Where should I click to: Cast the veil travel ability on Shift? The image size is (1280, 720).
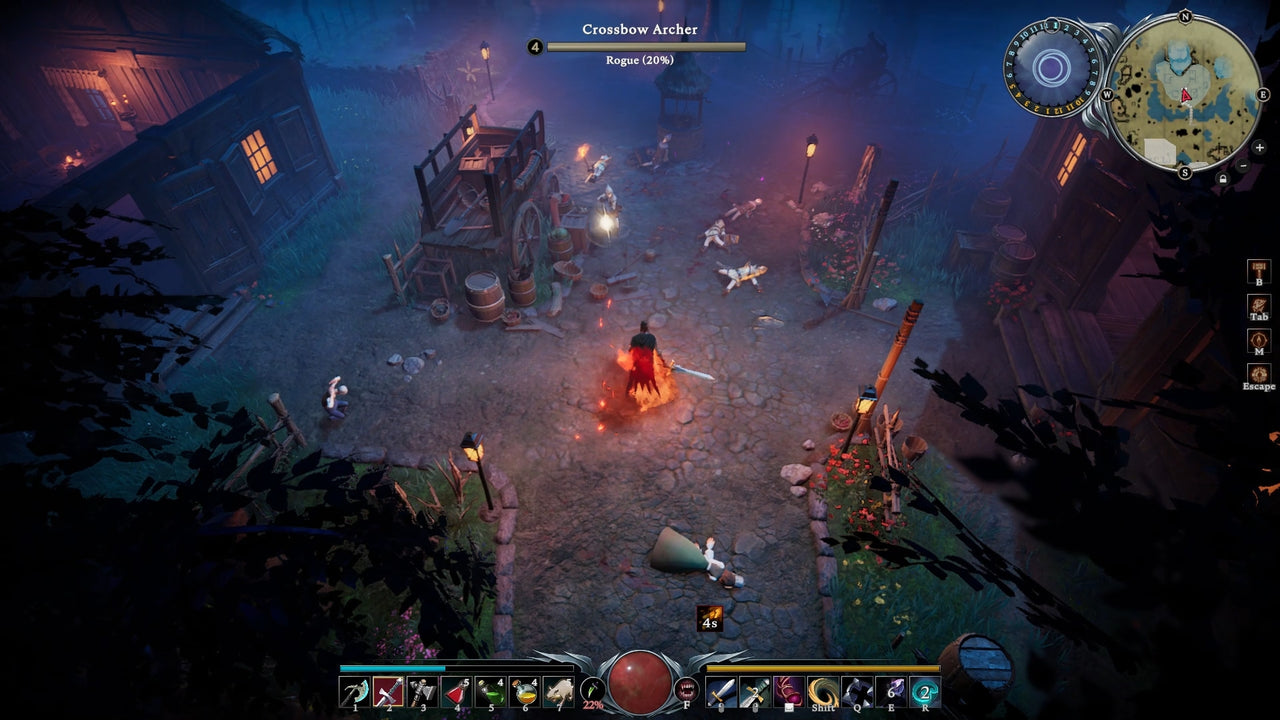[822, 690]
